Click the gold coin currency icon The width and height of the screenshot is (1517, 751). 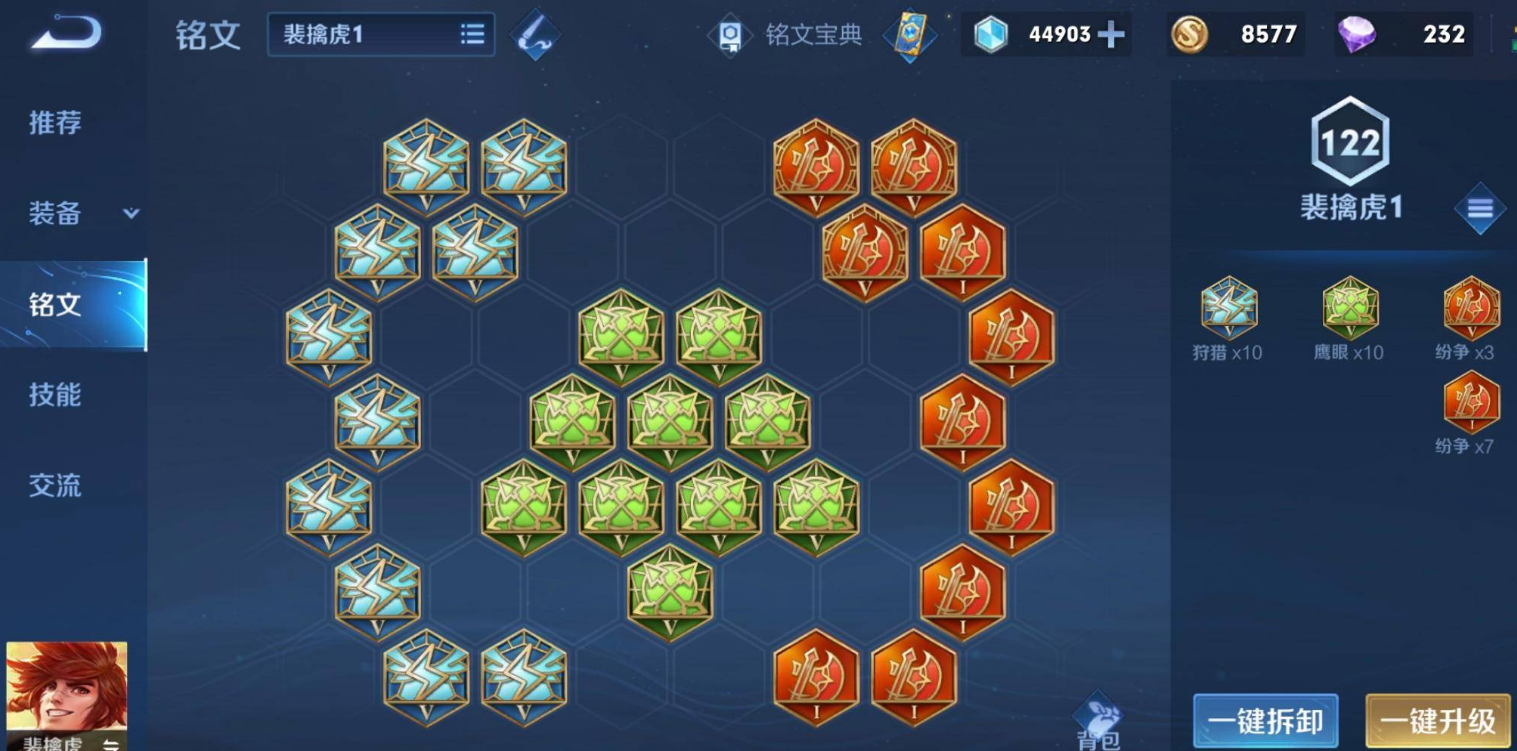[1190, 35]
